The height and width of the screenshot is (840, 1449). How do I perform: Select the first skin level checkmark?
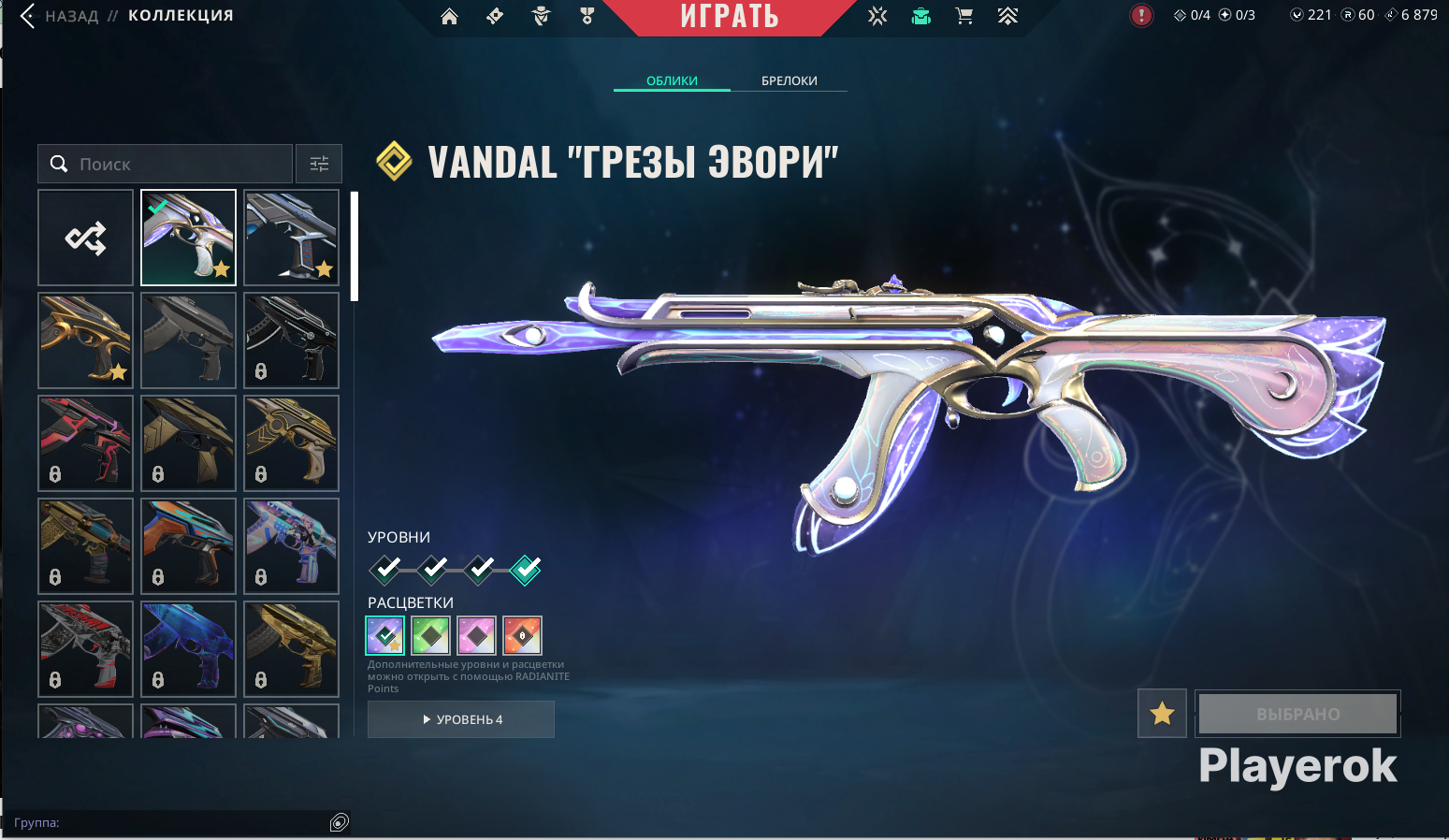pyautogui.click(x=385, y=569)
